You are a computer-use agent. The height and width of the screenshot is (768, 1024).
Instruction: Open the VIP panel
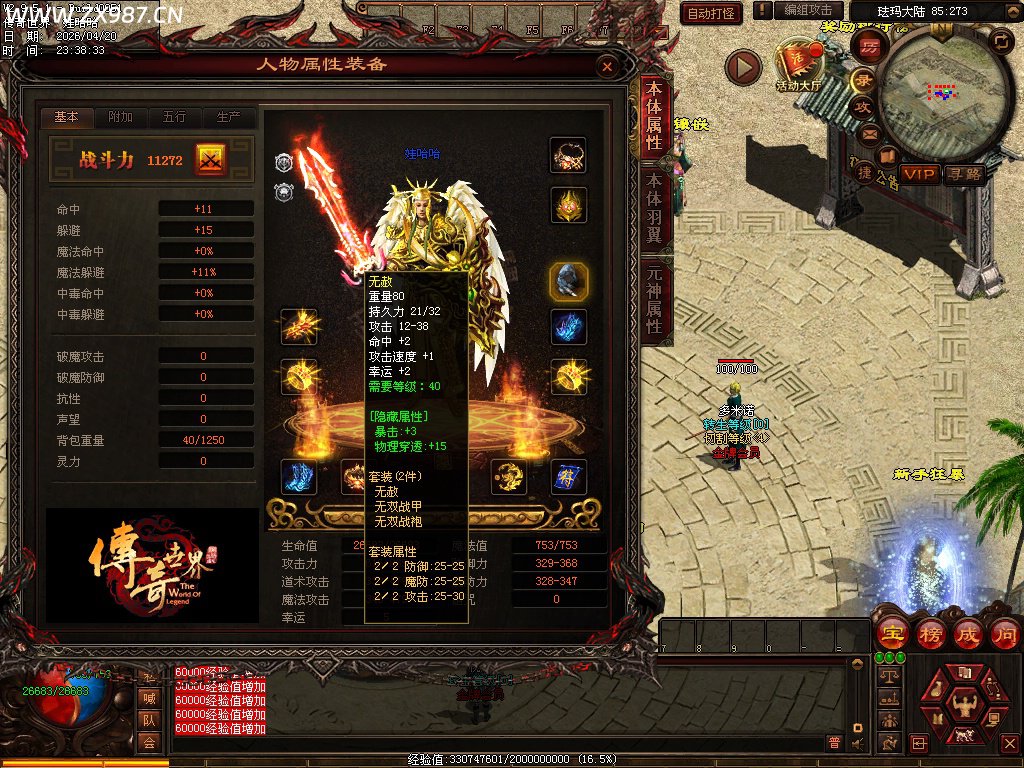(x=920, y=174)
